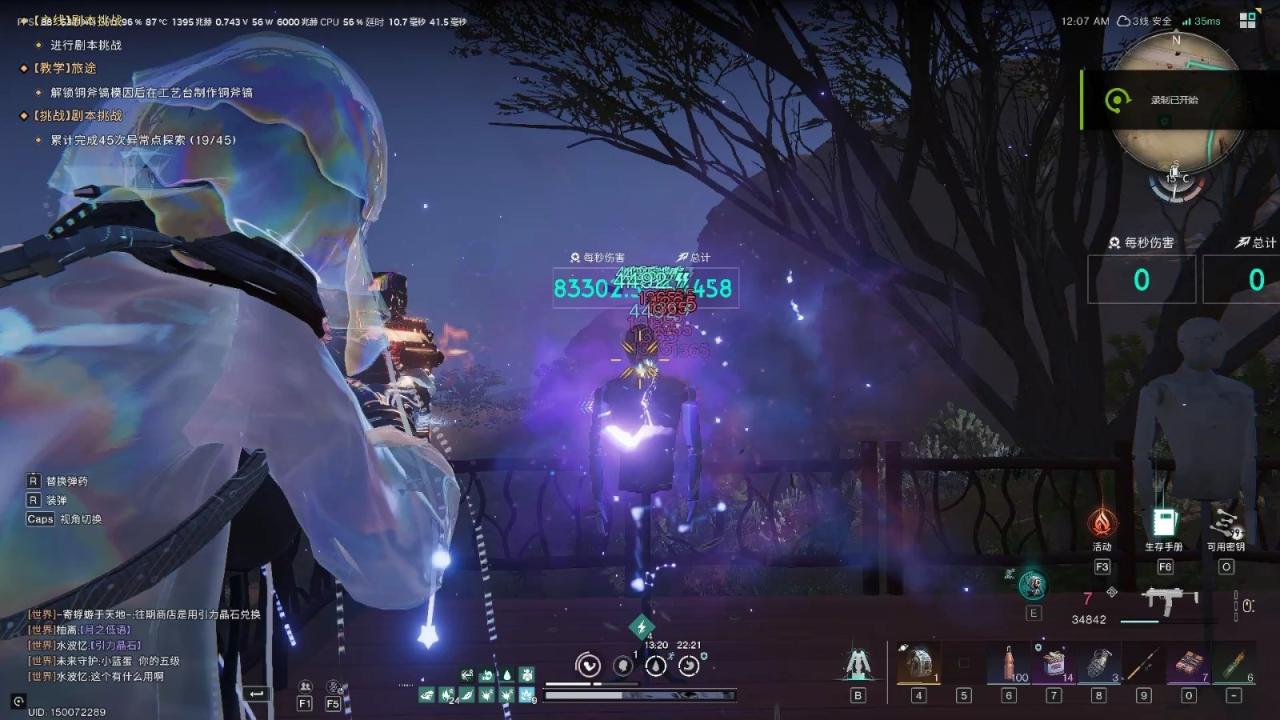Screen dimensions: 1280x720
Task: Select the brown supply box in slot 0
Action: click(1188, 663)
